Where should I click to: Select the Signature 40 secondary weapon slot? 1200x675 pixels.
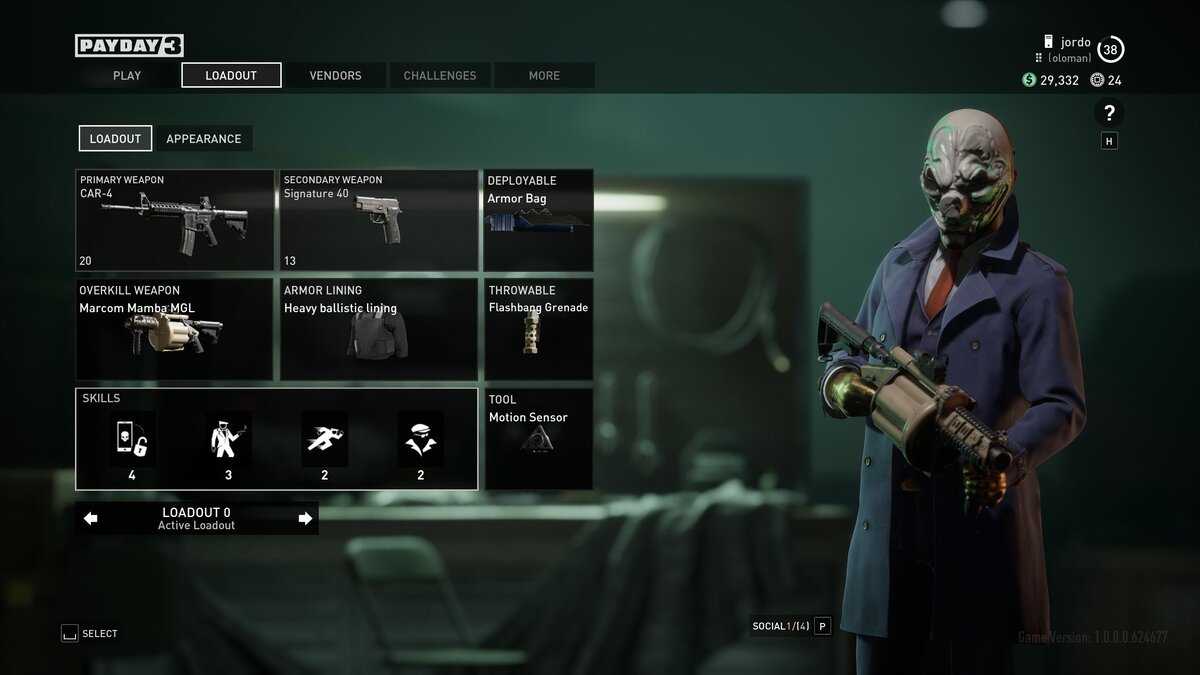(x=378, y=220)
